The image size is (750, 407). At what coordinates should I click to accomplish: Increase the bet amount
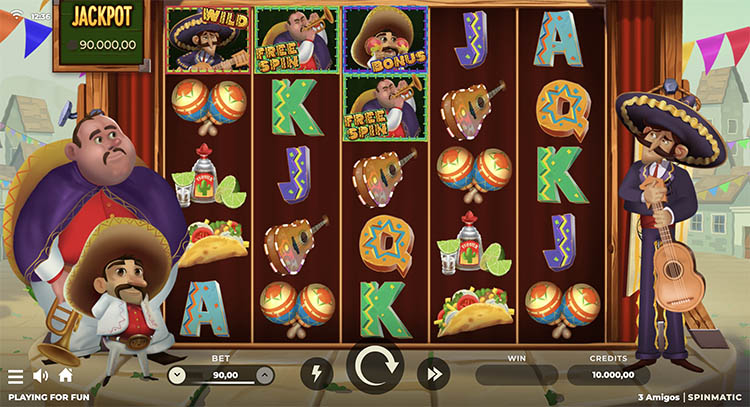coord(264,376)
